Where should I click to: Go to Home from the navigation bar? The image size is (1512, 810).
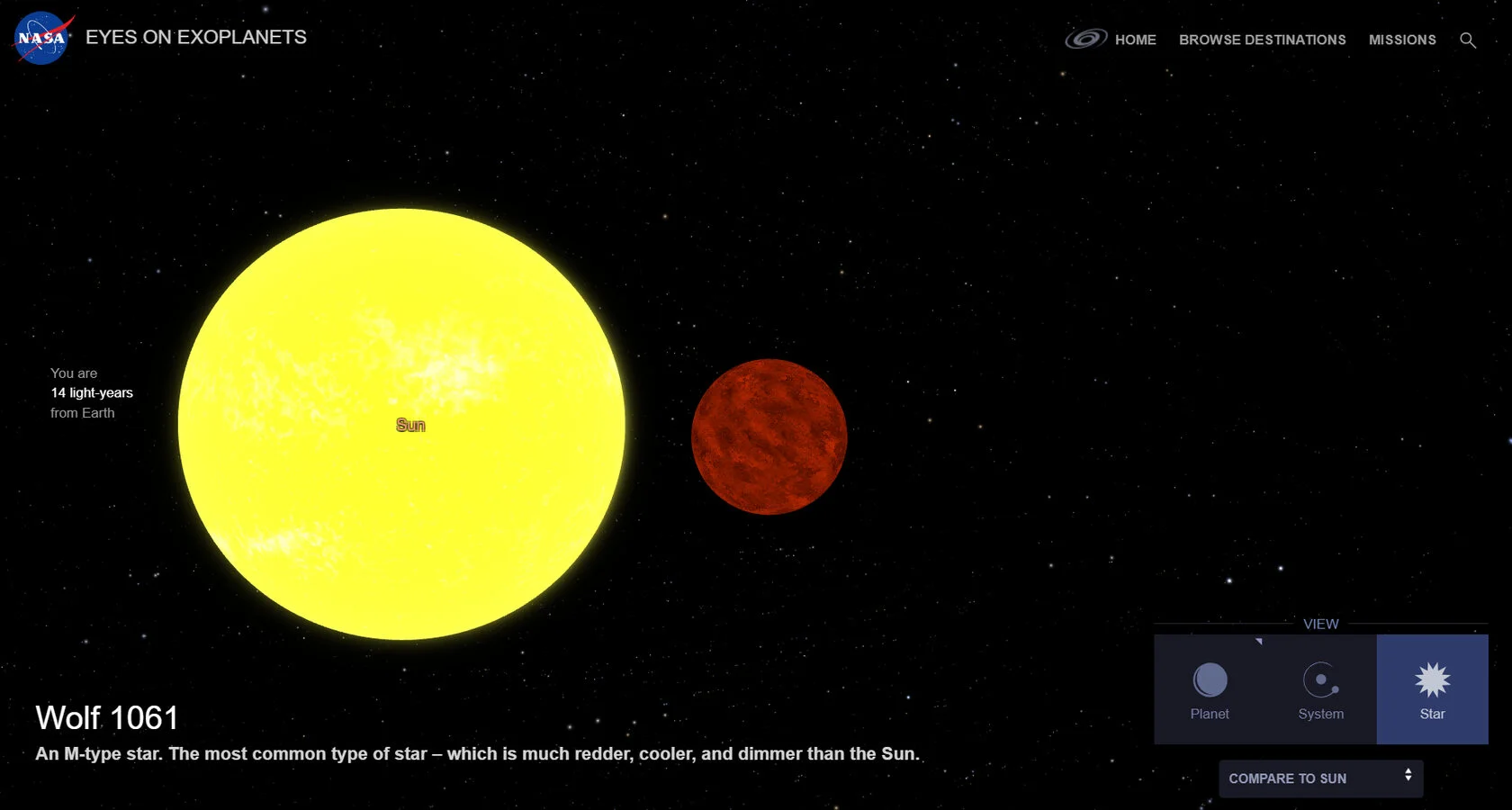pyautogui.click(x=1135, y=40)
